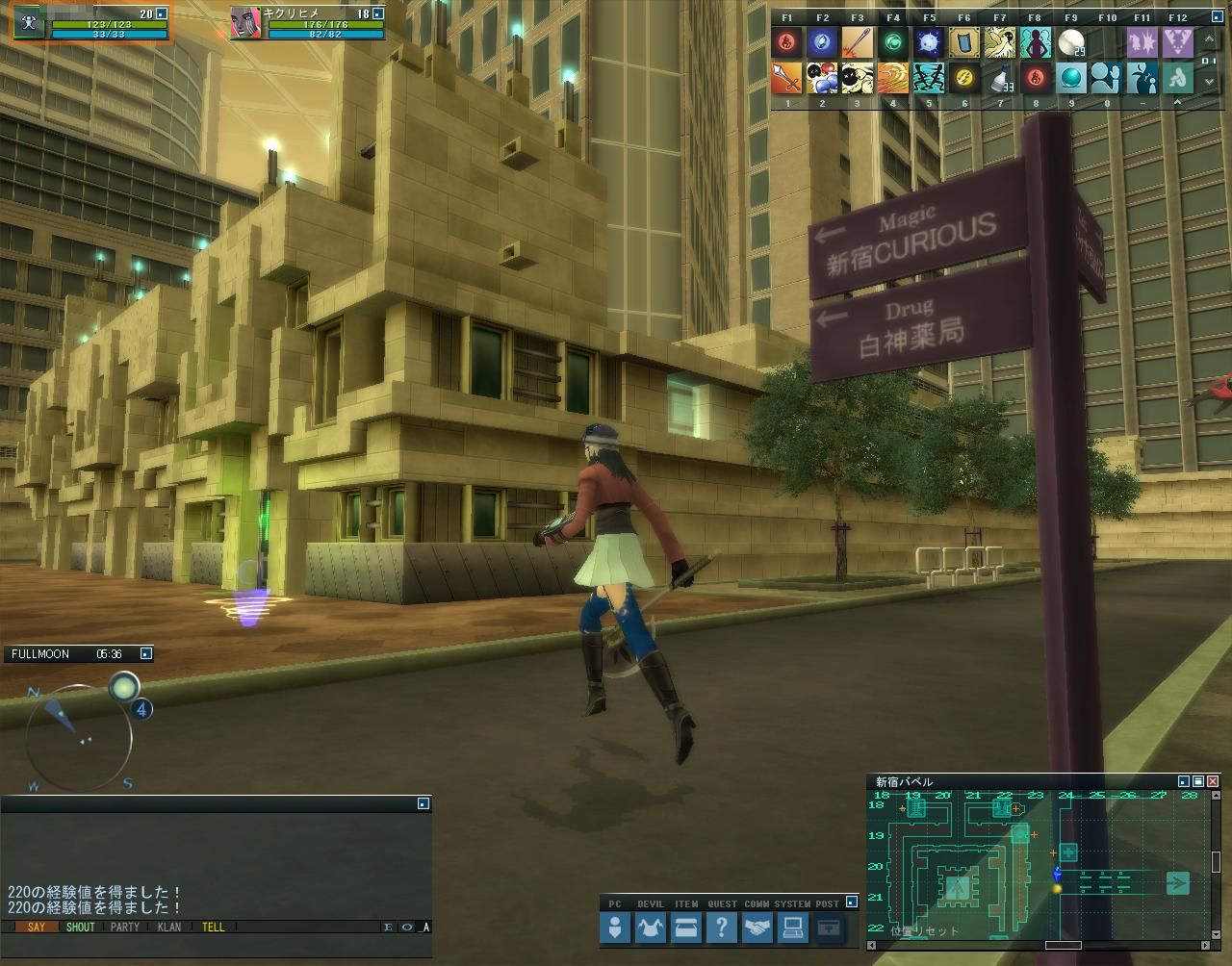
Task: Activate the blue shield skill under F6
Action: 964,42
